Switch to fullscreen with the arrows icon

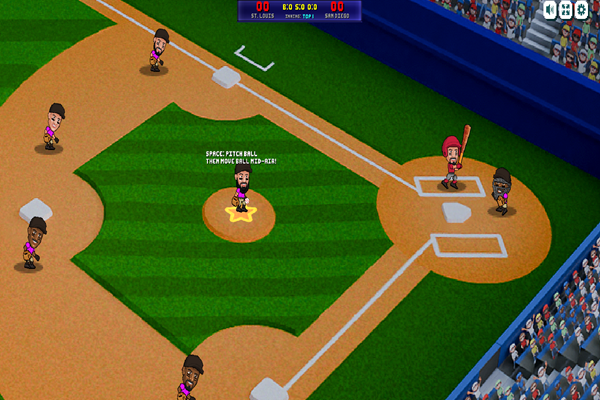[x=567, y=9]
